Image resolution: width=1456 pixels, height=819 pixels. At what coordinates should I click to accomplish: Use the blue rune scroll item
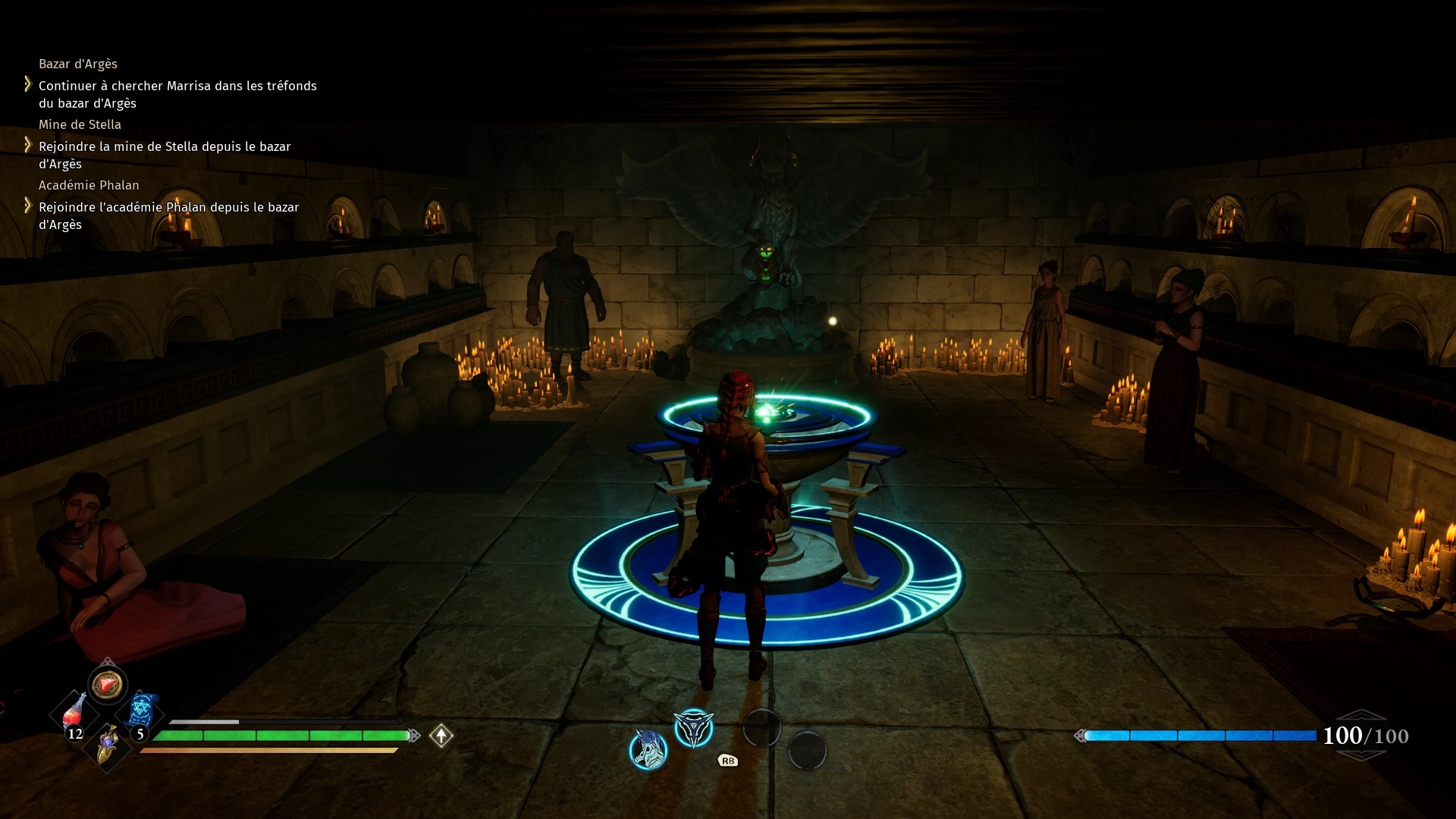coord(142,711)
